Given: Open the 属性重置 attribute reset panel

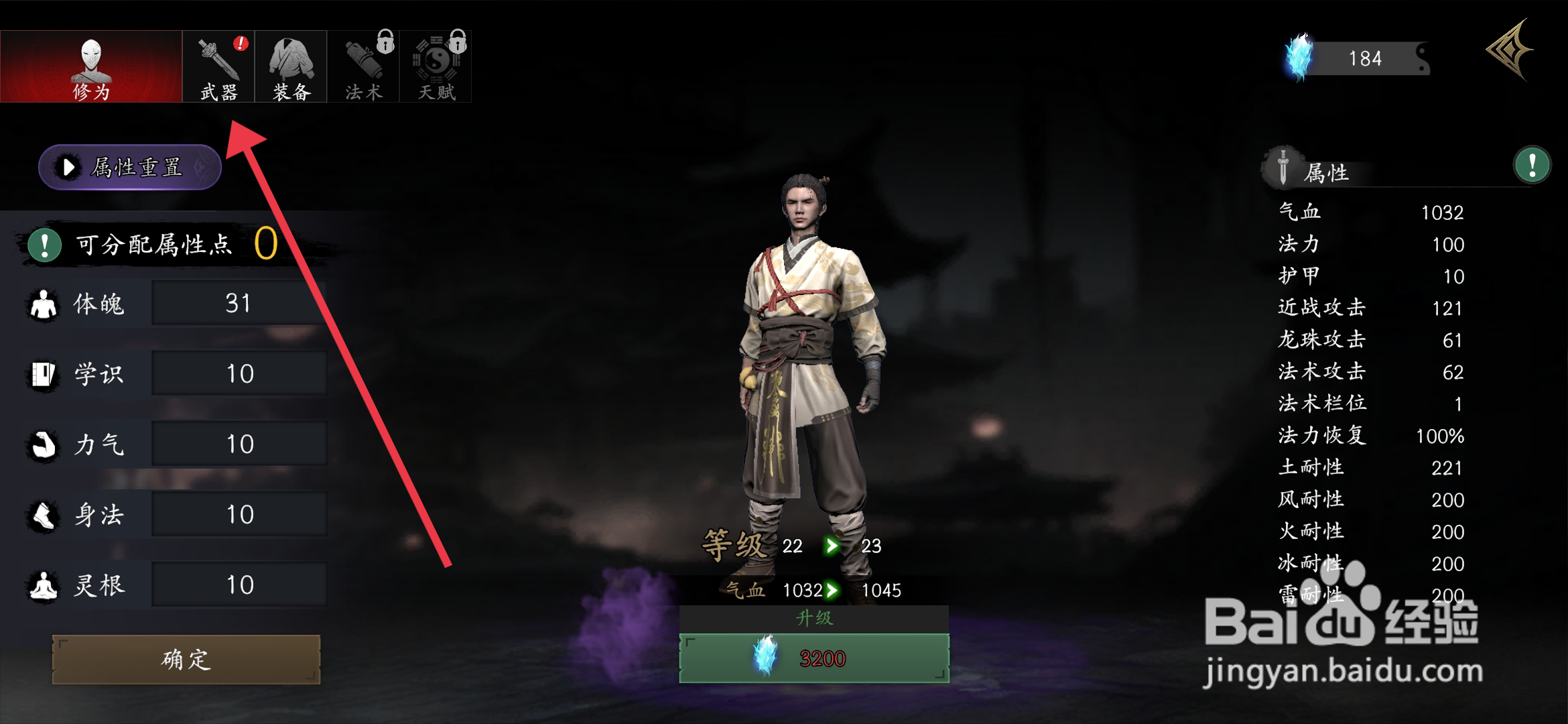Looking at the screenshot, I should click(129, 168).
